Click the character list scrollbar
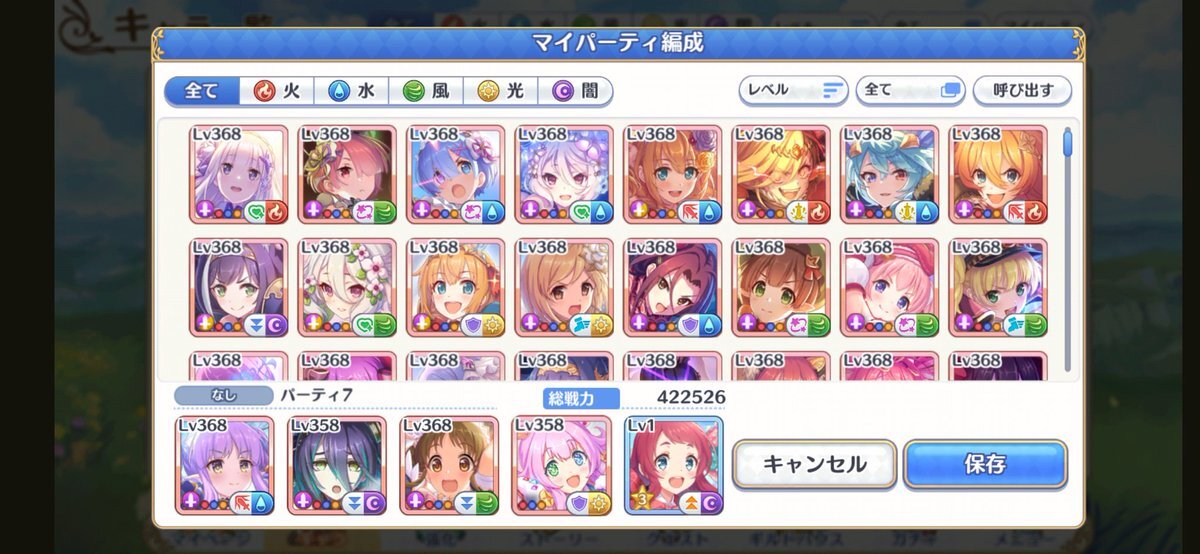1200x554 pixels. (1067, 143)
